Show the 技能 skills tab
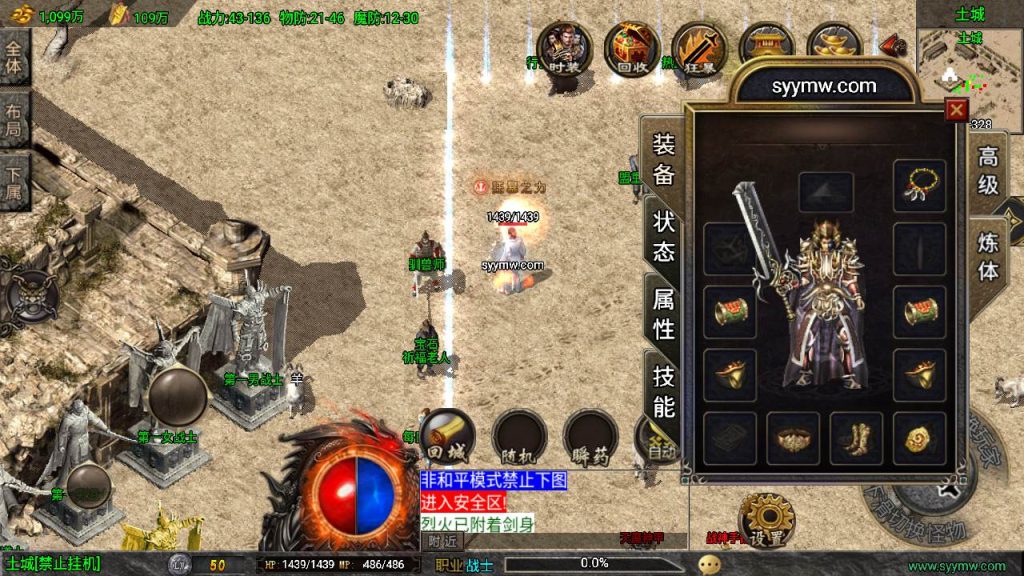The height and width of the screenshot is (576, 1024). (x=664, y=391)
